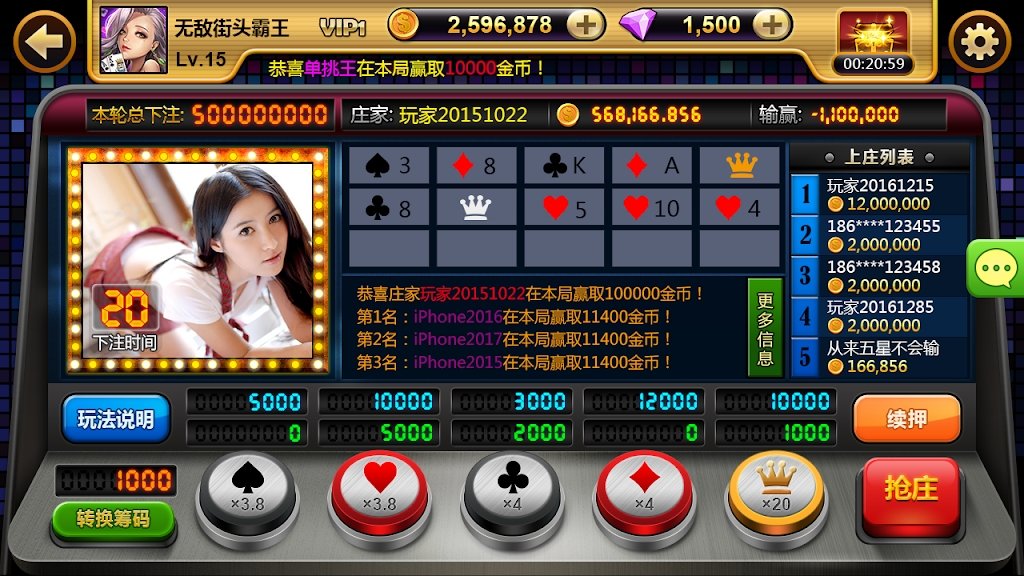
Task: Open the green chat bubble
Action: [996, 268]
